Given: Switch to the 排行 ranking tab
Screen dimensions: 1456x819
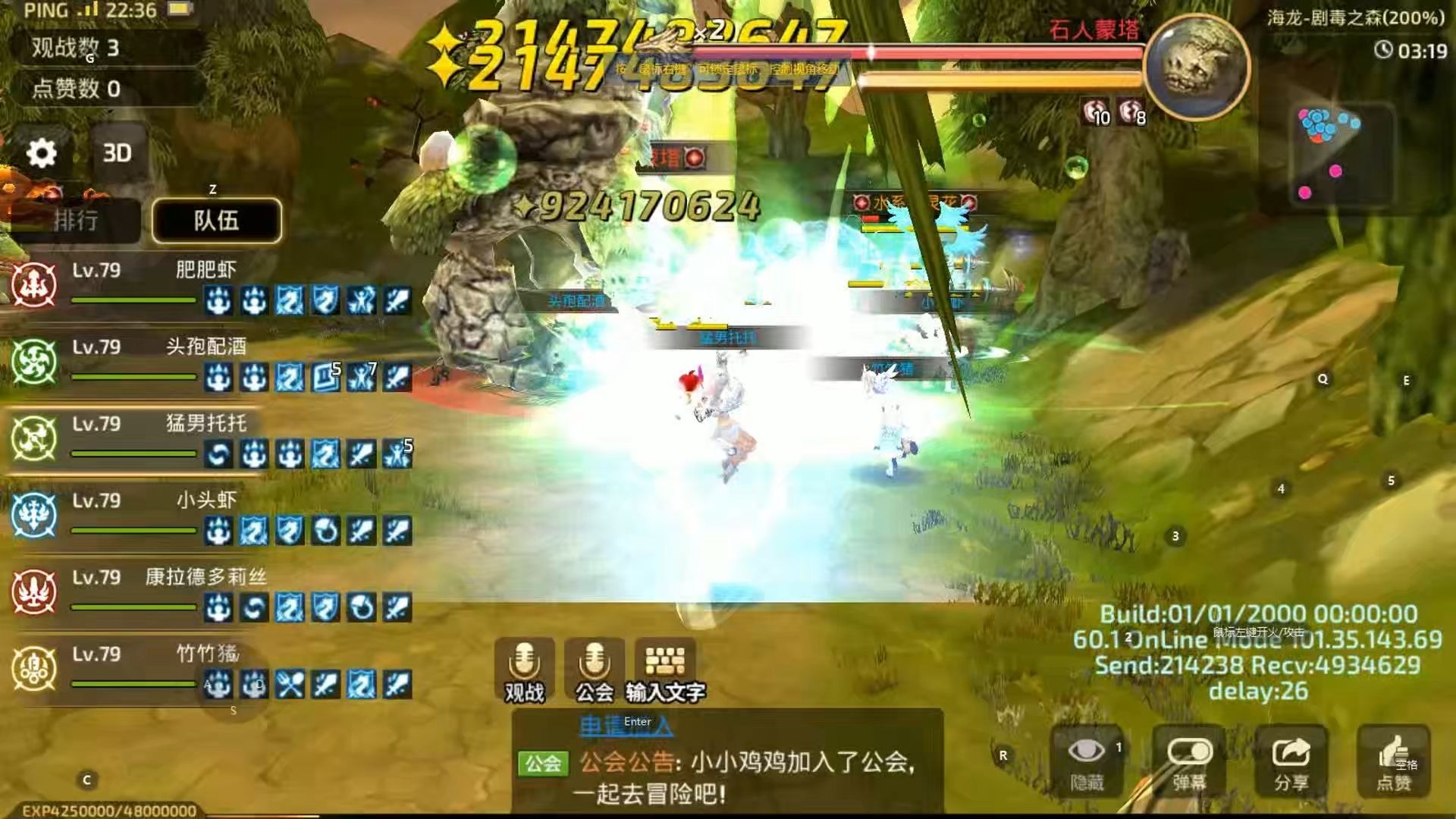Looking at the screenshot, I should [x=75, y=221].
